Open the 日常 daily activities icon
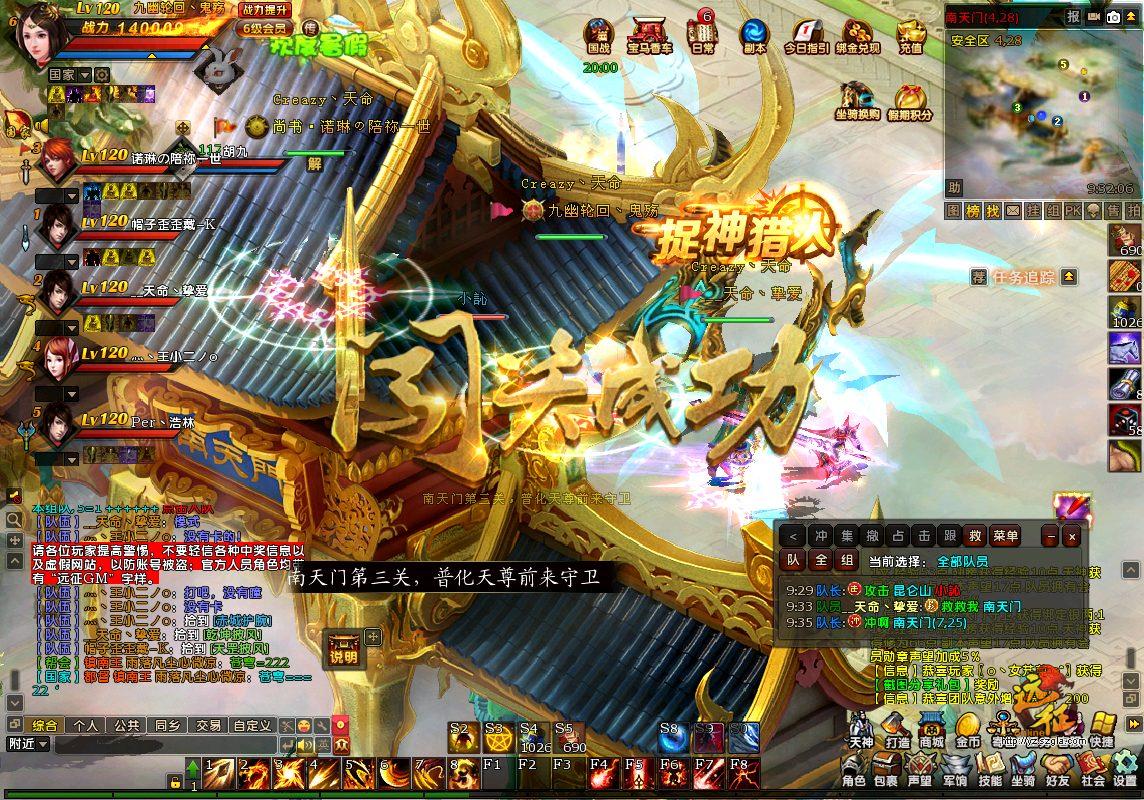Image resolution: width=1144 pixels, height=800 pixels. (x=704, y=35)
